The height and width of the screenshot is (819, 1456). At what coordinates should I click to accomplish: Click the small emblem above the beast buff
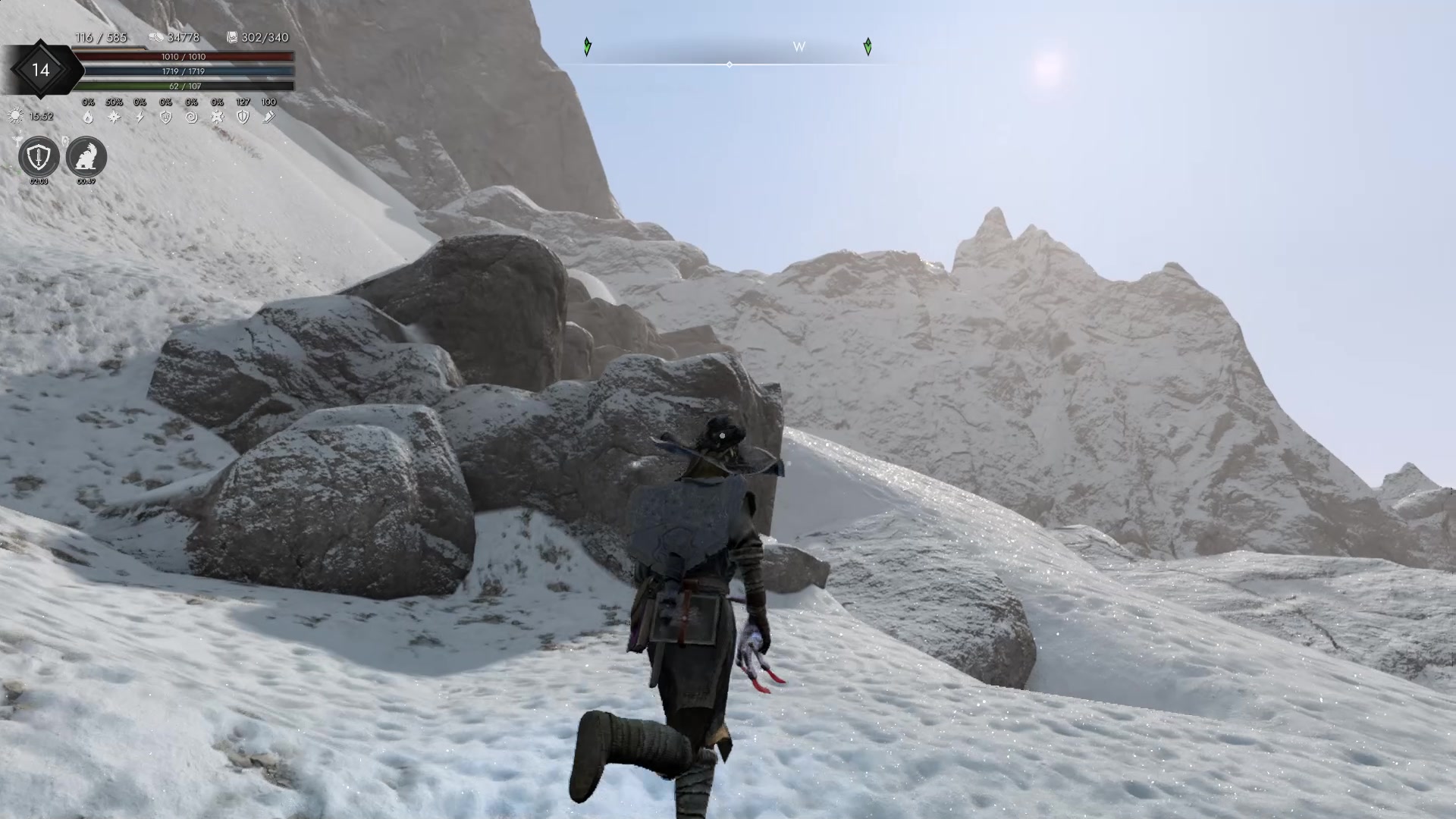65,141
